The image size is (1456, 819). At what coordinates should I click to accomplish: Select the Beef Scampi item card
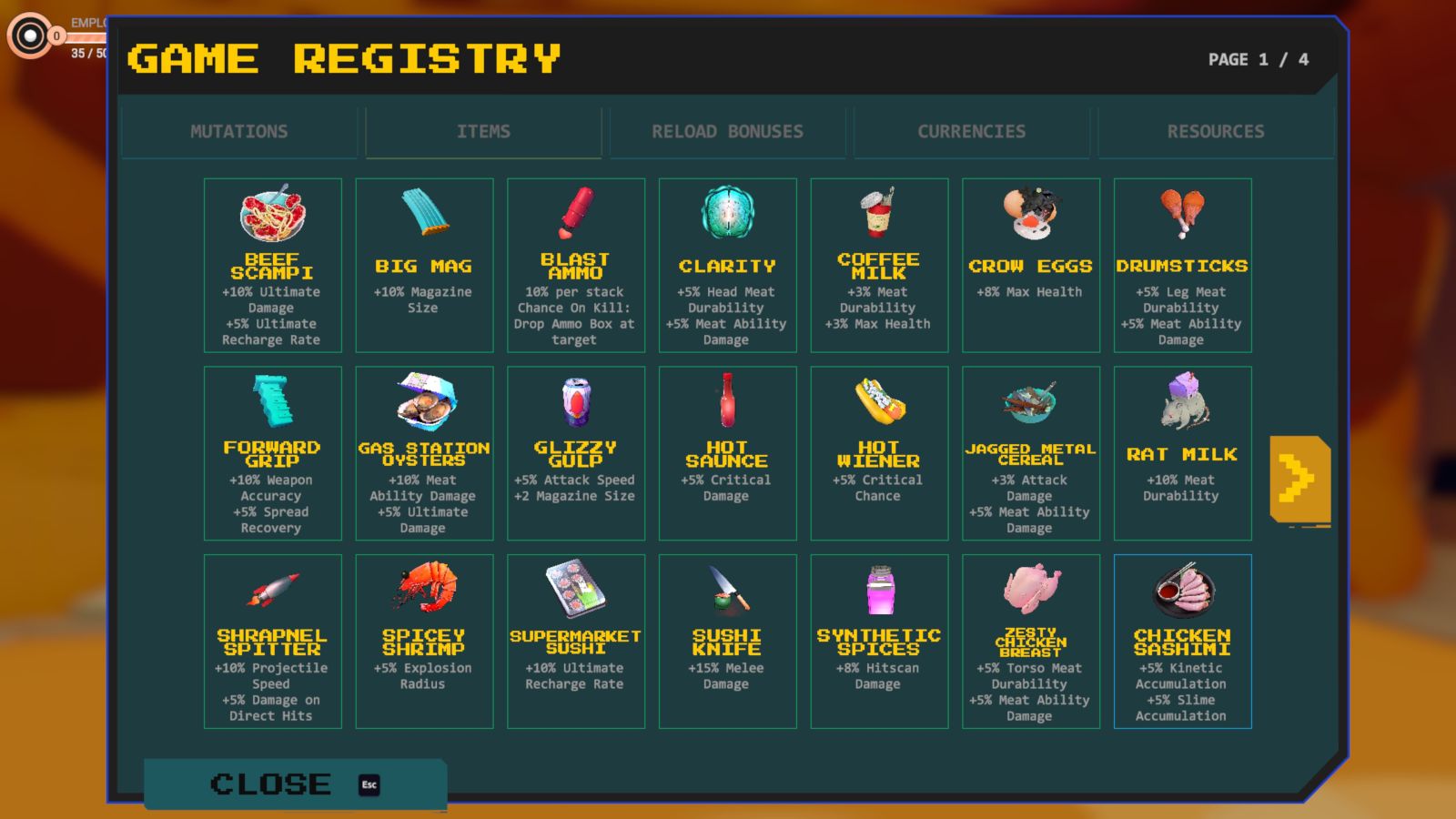[x=273, y=265]
